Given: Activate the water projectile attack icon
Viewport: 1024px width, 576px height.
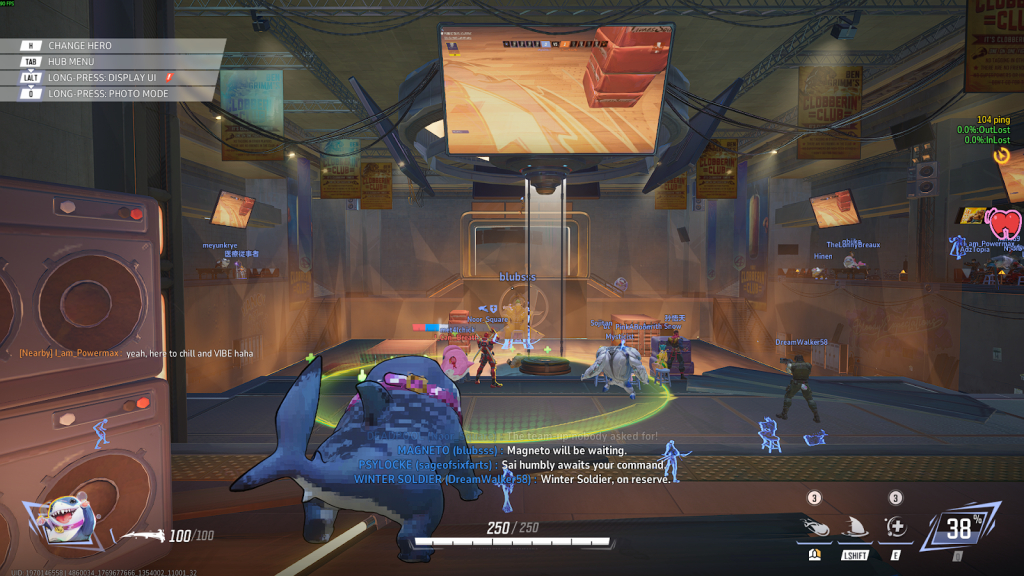Looking at the screenshot, I should tap(815, 527).
